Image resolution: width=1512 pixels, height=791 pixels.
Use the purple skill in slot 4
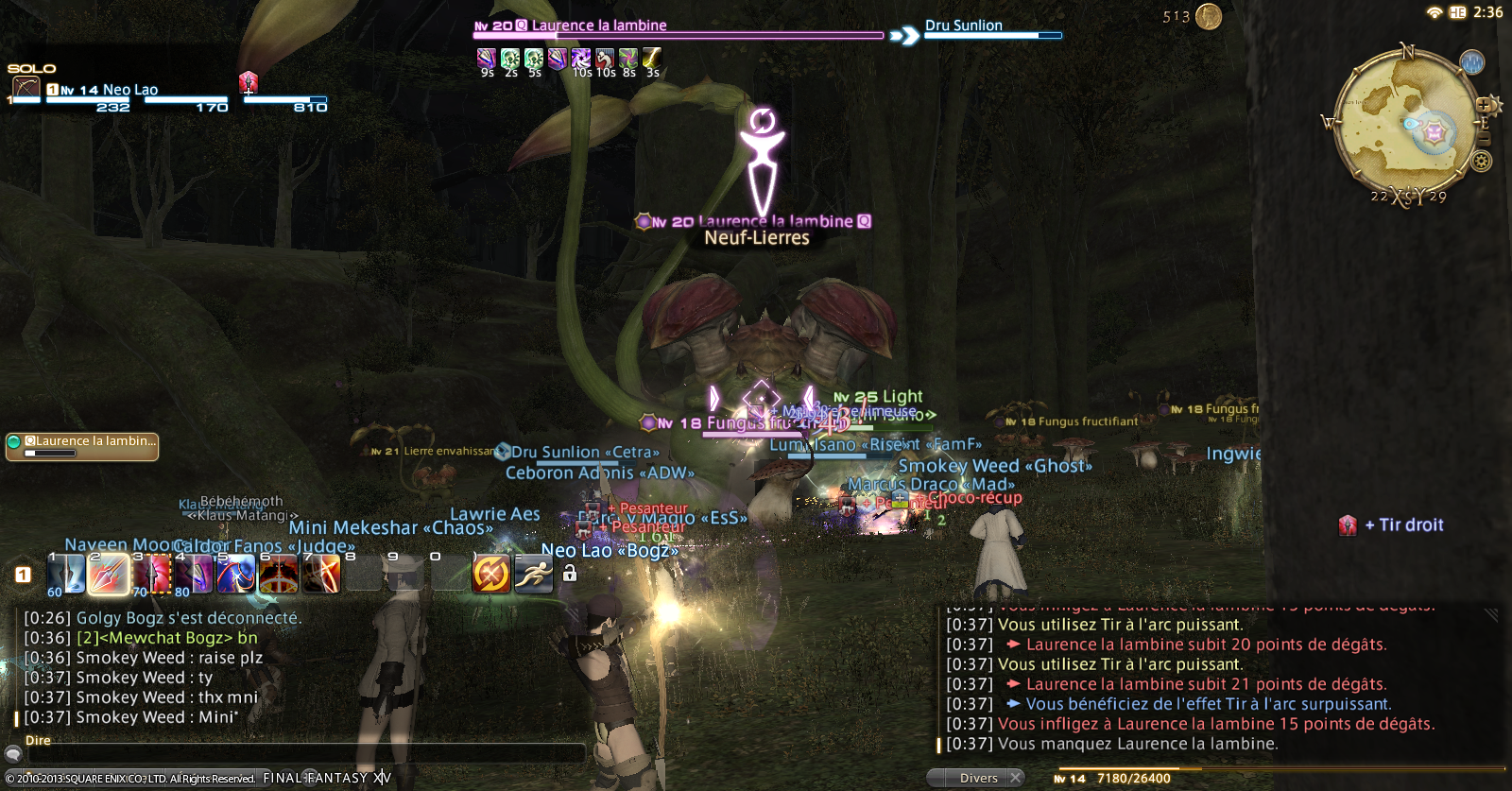pos(194,574)
